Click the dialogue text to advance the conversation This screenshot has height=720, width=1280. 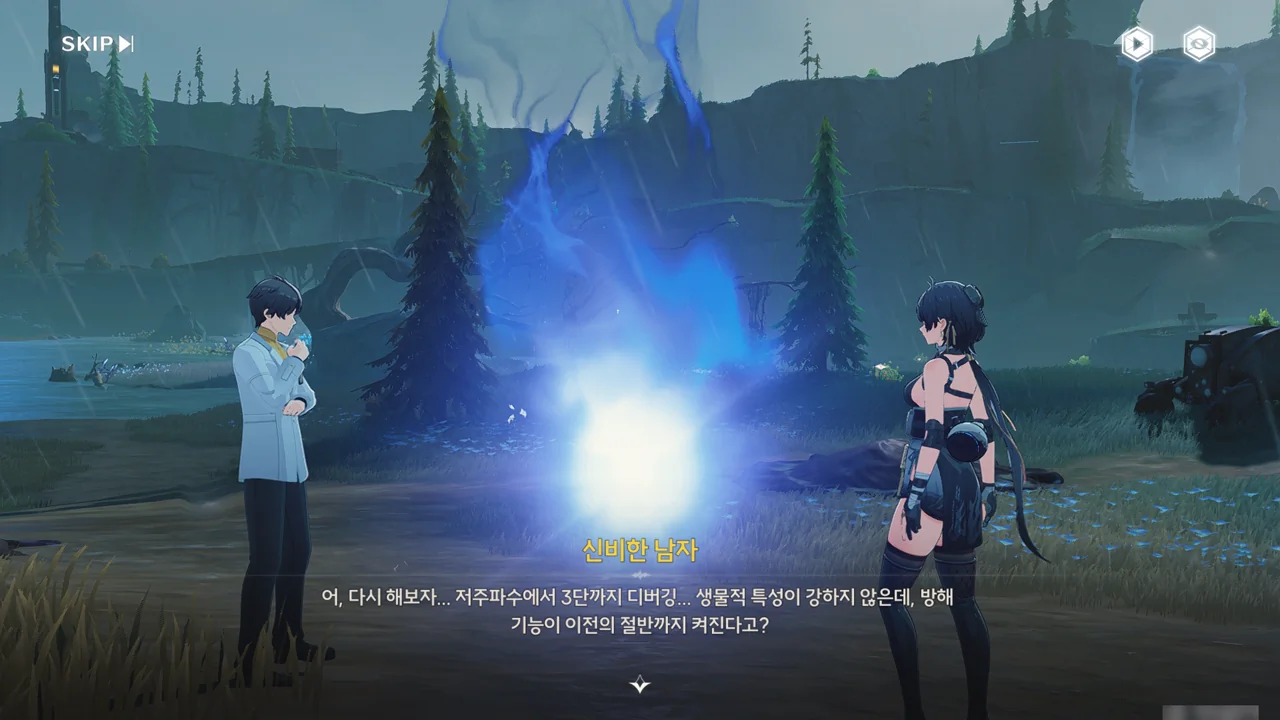[640, 610]
